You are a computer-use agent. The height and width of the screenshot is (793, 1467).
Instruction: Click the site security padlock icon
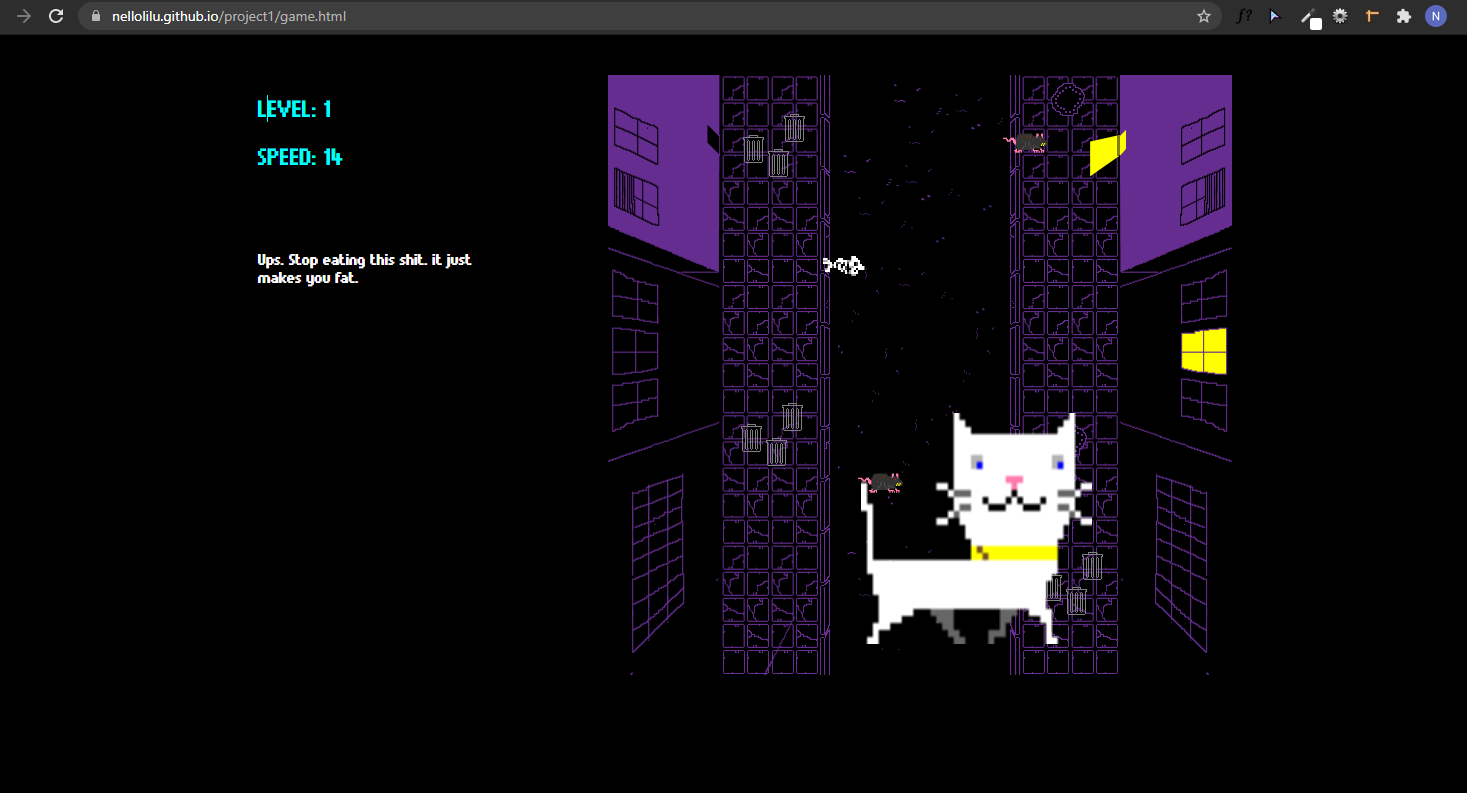click(x=95, y=16)
